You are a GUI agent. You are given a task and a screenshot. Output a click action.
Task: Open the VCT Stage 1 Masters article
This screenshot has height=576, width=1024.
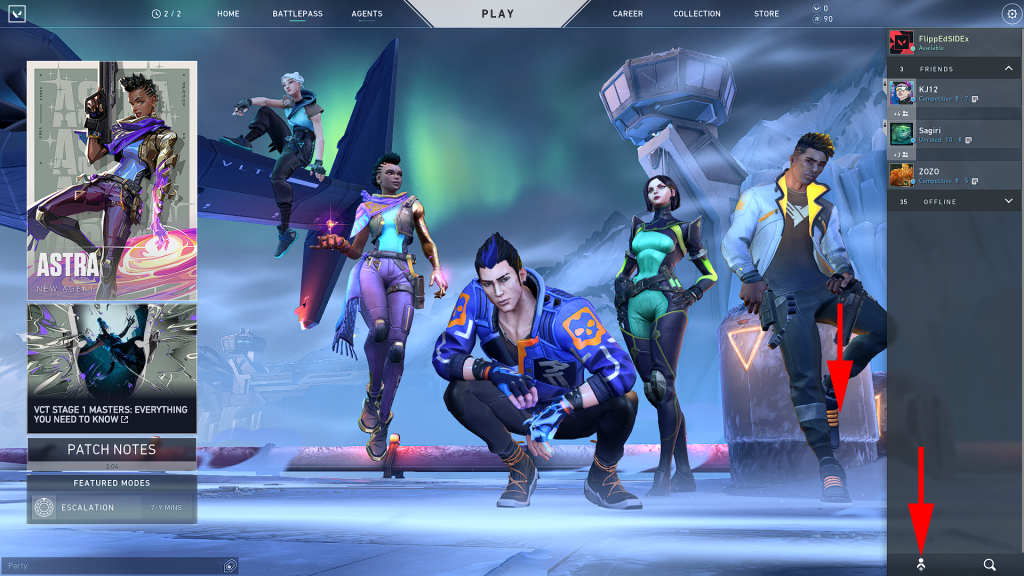[x=112, y=368]
